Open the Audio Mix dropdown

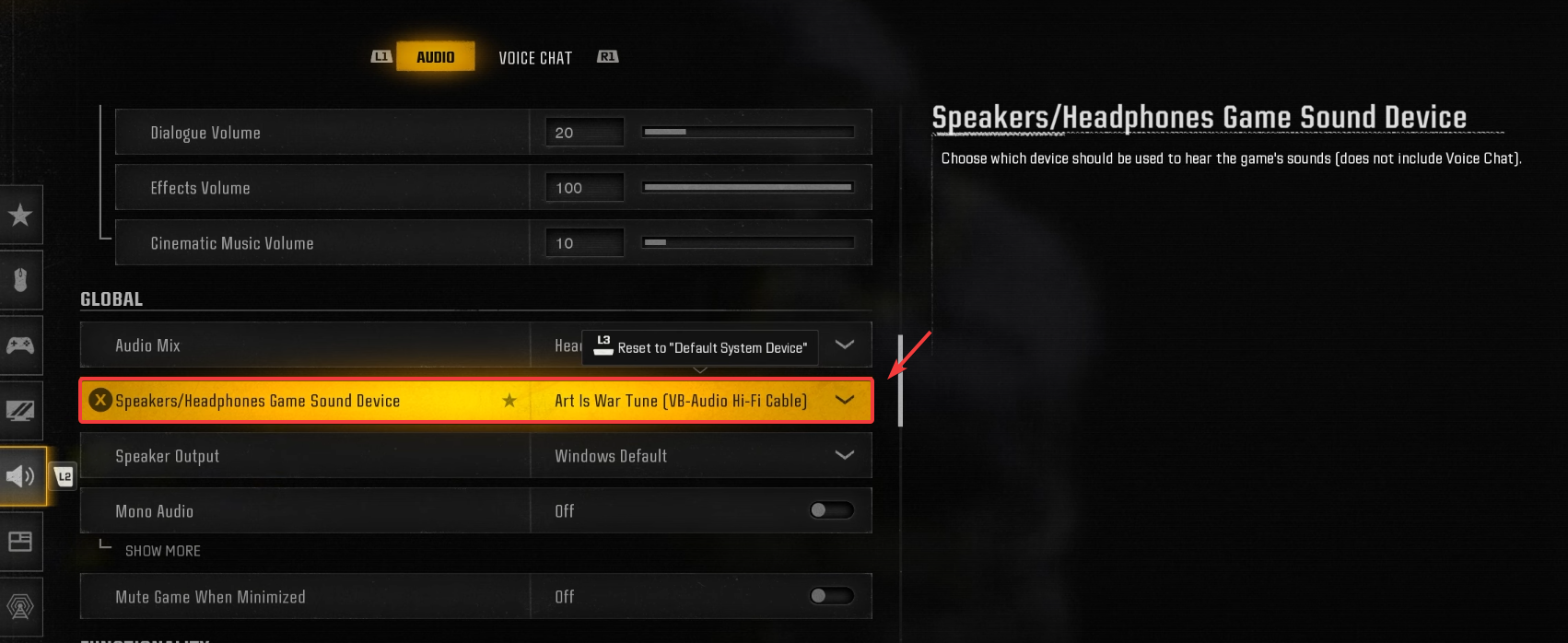pos(844,345)
